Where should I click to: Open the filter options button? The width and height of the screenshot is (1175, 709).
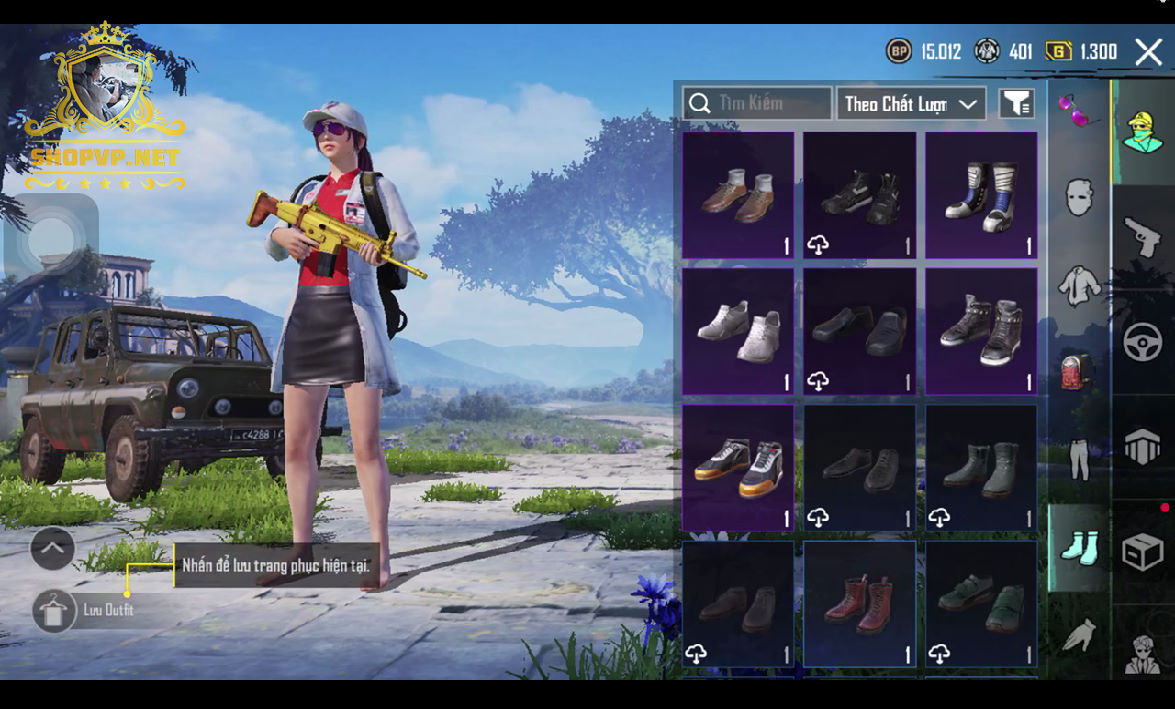(x=1017, y=103)
